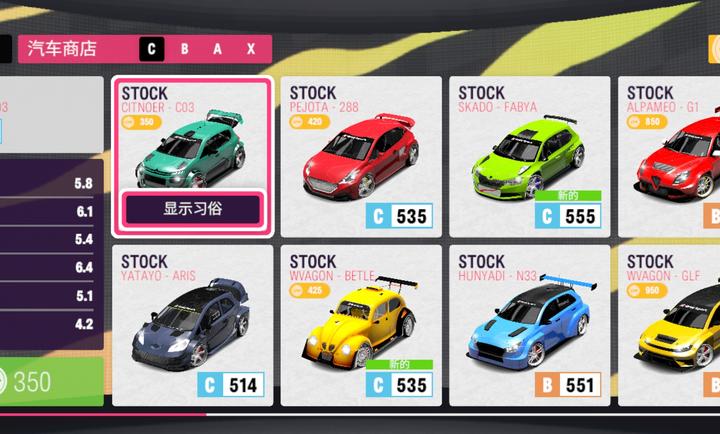
Task: Choose the red Pejota 288 car card
Action: click(360, 155)
